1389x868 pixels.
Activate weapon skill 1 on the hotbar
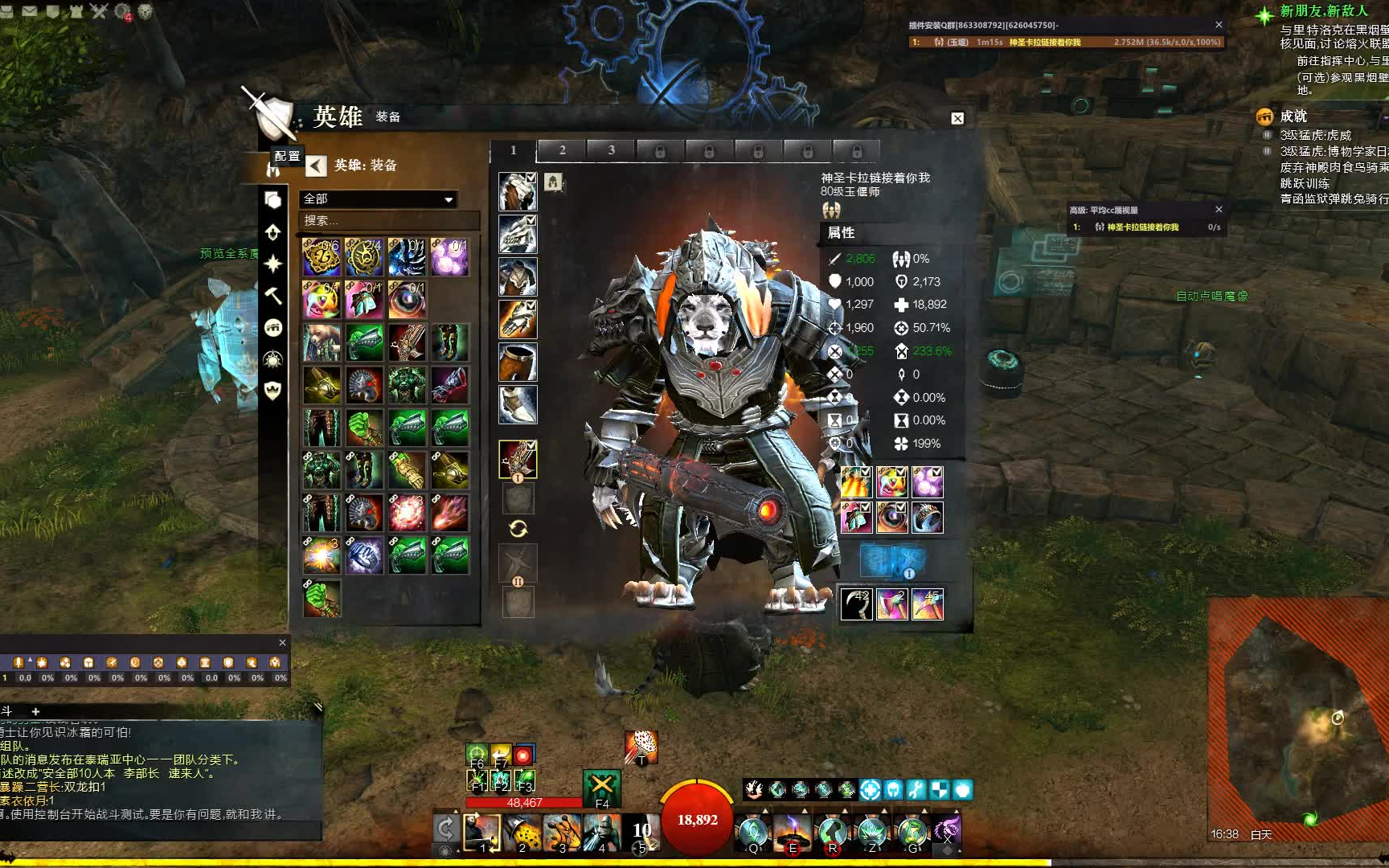(x=481, y=832)
